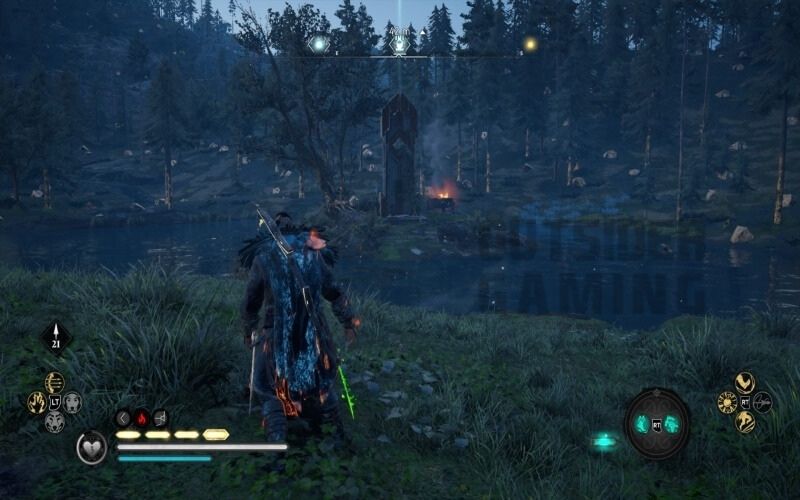The image size is (800, 500).
Task: Trigger the grey dog-face ability icon
Action: [x=73, y=402]
